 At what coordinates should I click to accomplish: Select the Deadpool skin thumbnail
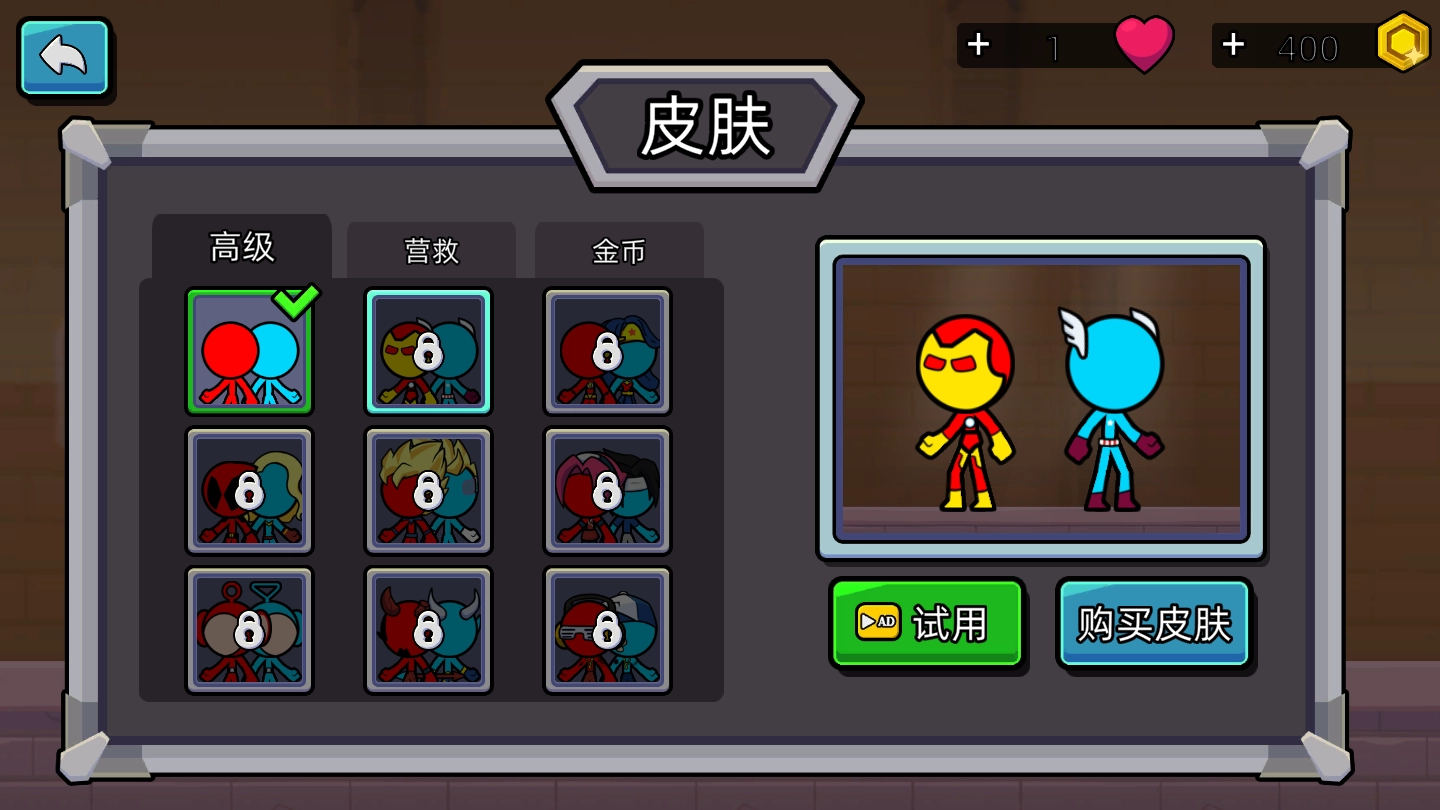pyautogui.click(x=249, y=490)
